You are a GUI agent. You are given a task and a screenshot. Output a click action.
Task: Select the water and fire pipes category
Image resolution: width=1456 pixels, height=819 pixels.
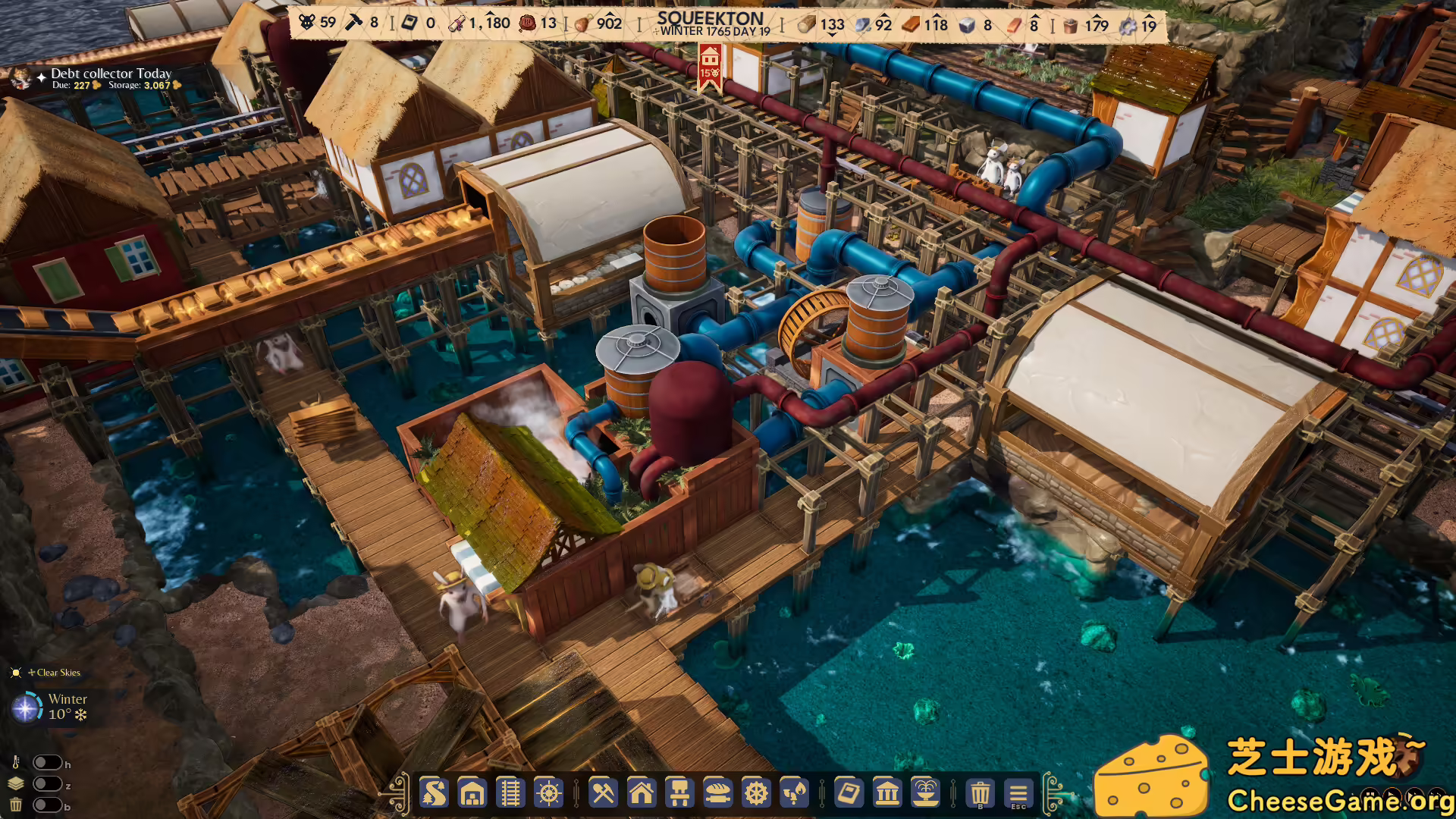(794, 793)
